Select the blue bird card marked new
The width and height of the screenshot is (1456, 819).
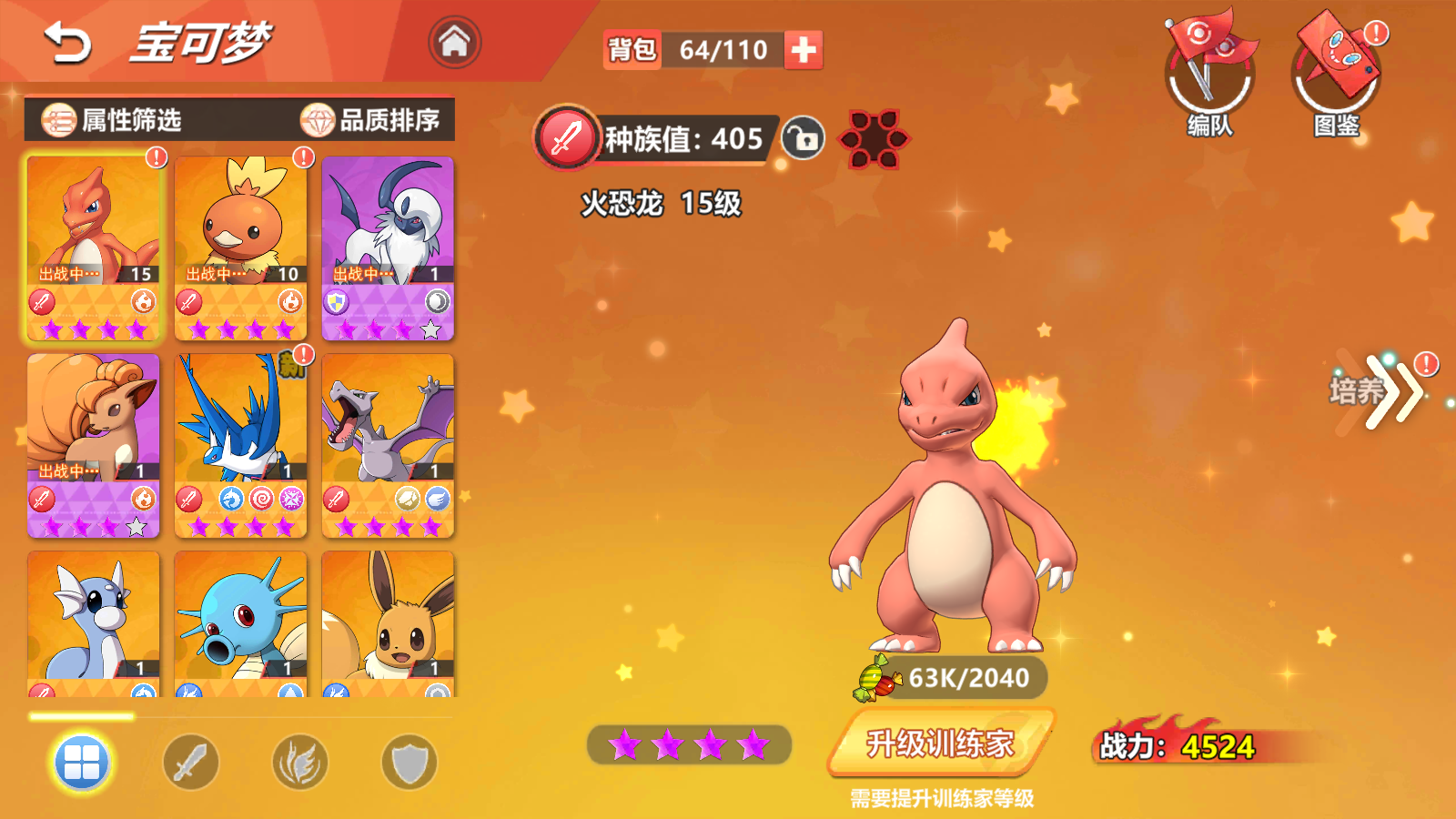click(241, 444)
